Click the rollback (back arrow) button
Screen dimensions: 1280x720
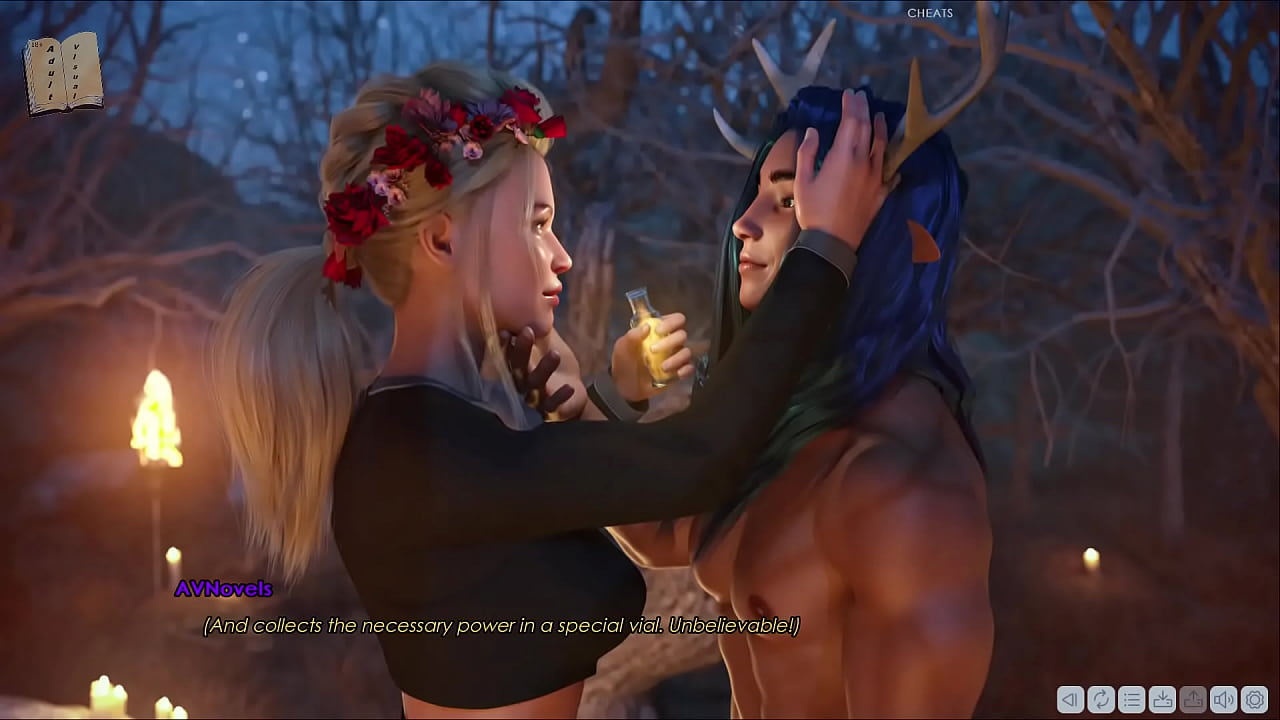[1070, 699]
